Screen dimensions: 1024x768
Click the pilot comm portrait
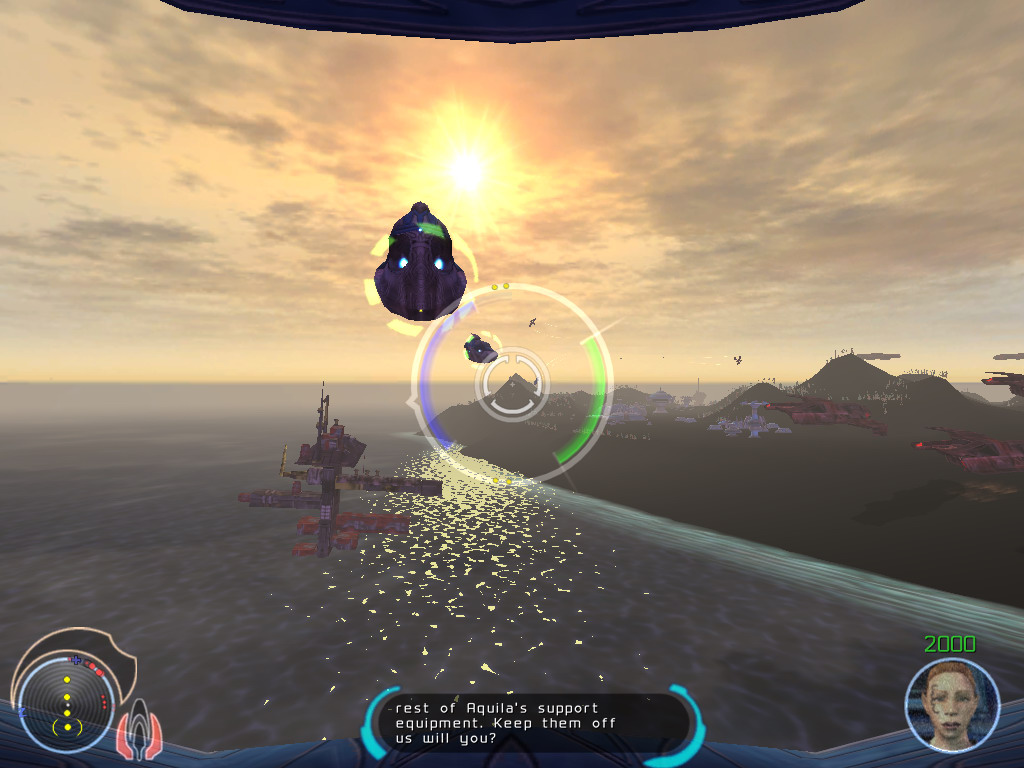coord(952,704)
